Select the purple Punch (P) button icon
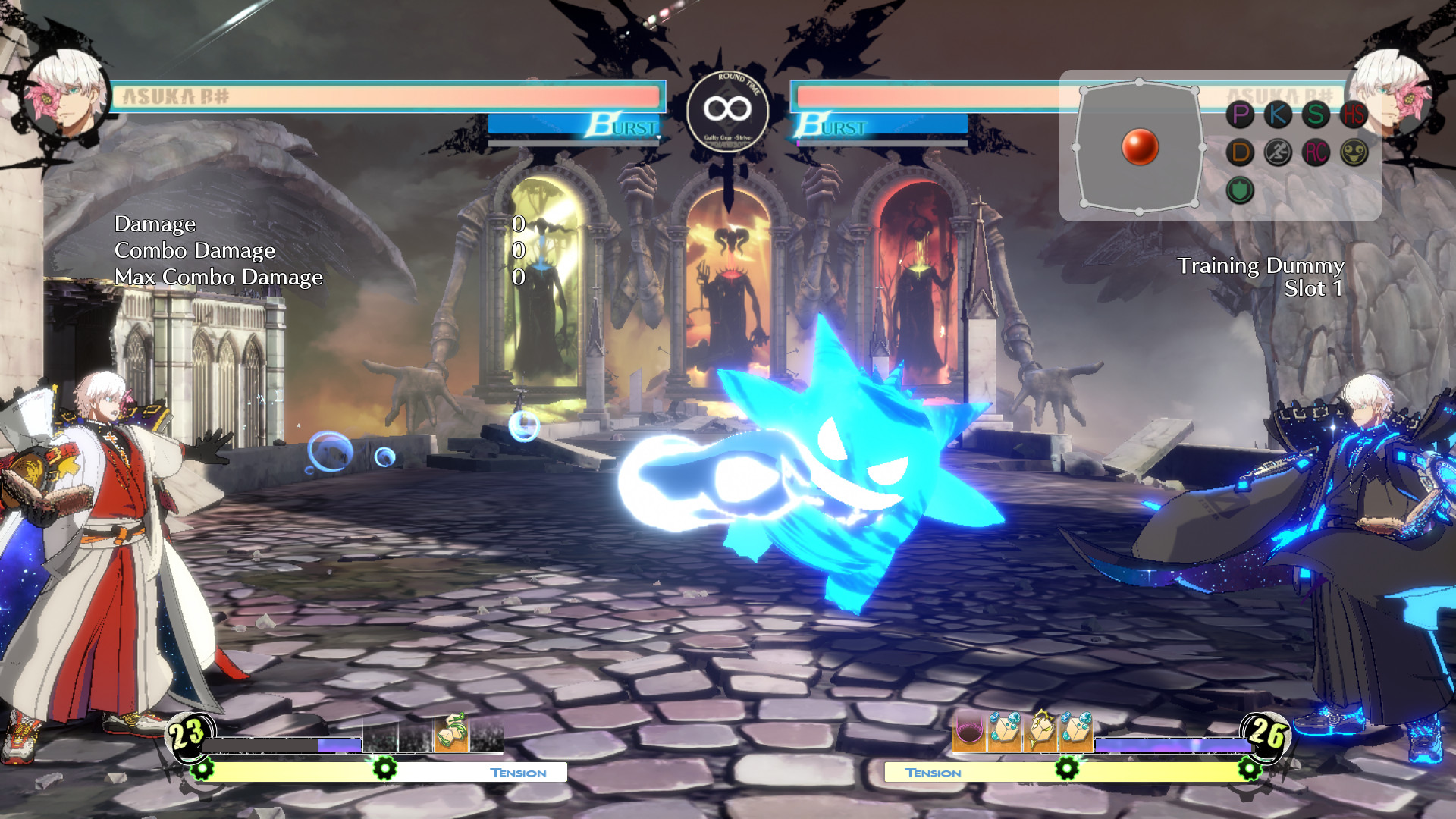Screen dimensions: 1456x819 tap(1241, 115)
